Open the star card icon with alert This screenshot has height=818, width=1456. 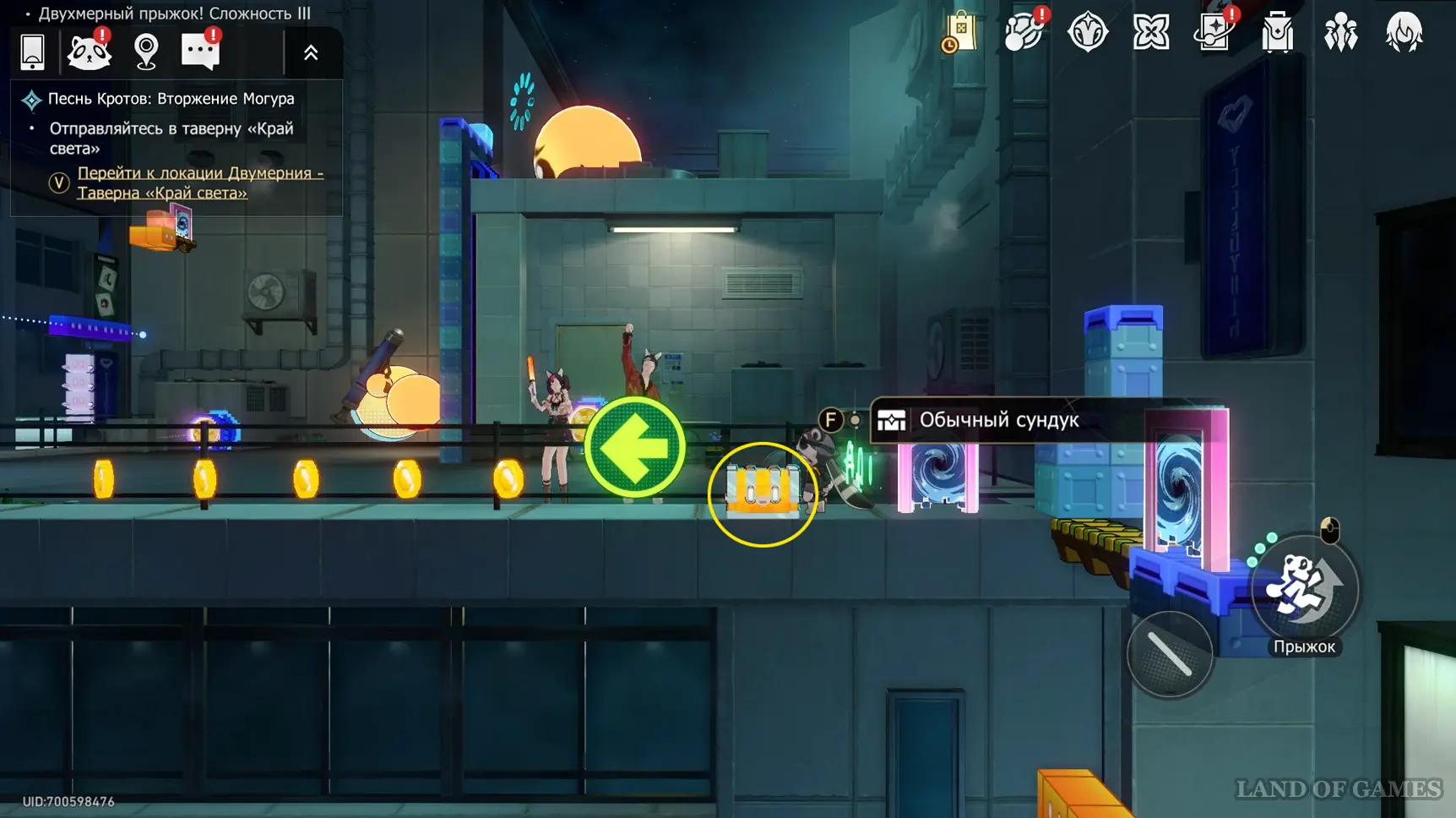click(1214, 33)
